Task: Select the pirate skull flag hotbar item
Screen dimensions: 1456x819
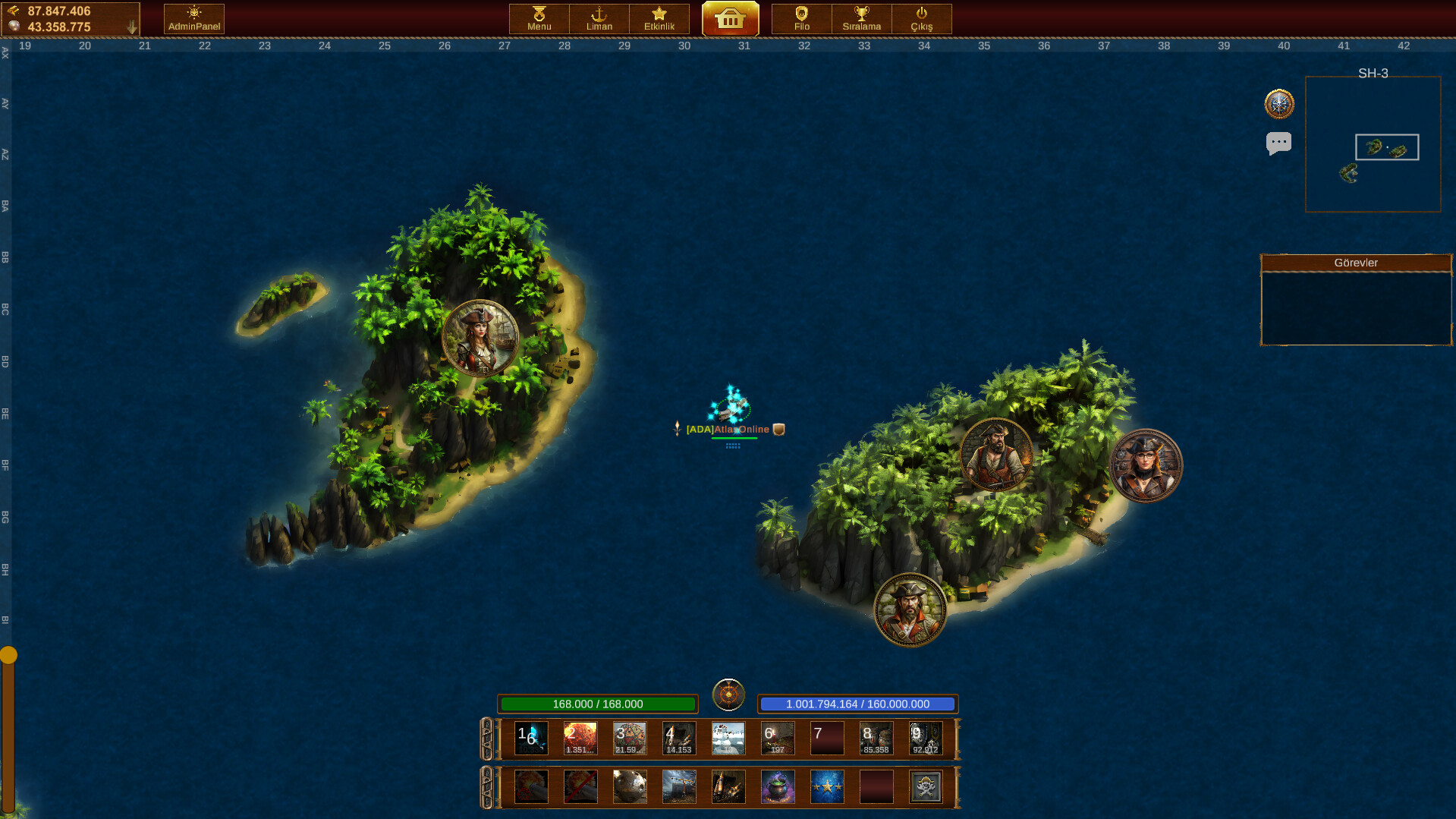Action: (x=925, y=786)
